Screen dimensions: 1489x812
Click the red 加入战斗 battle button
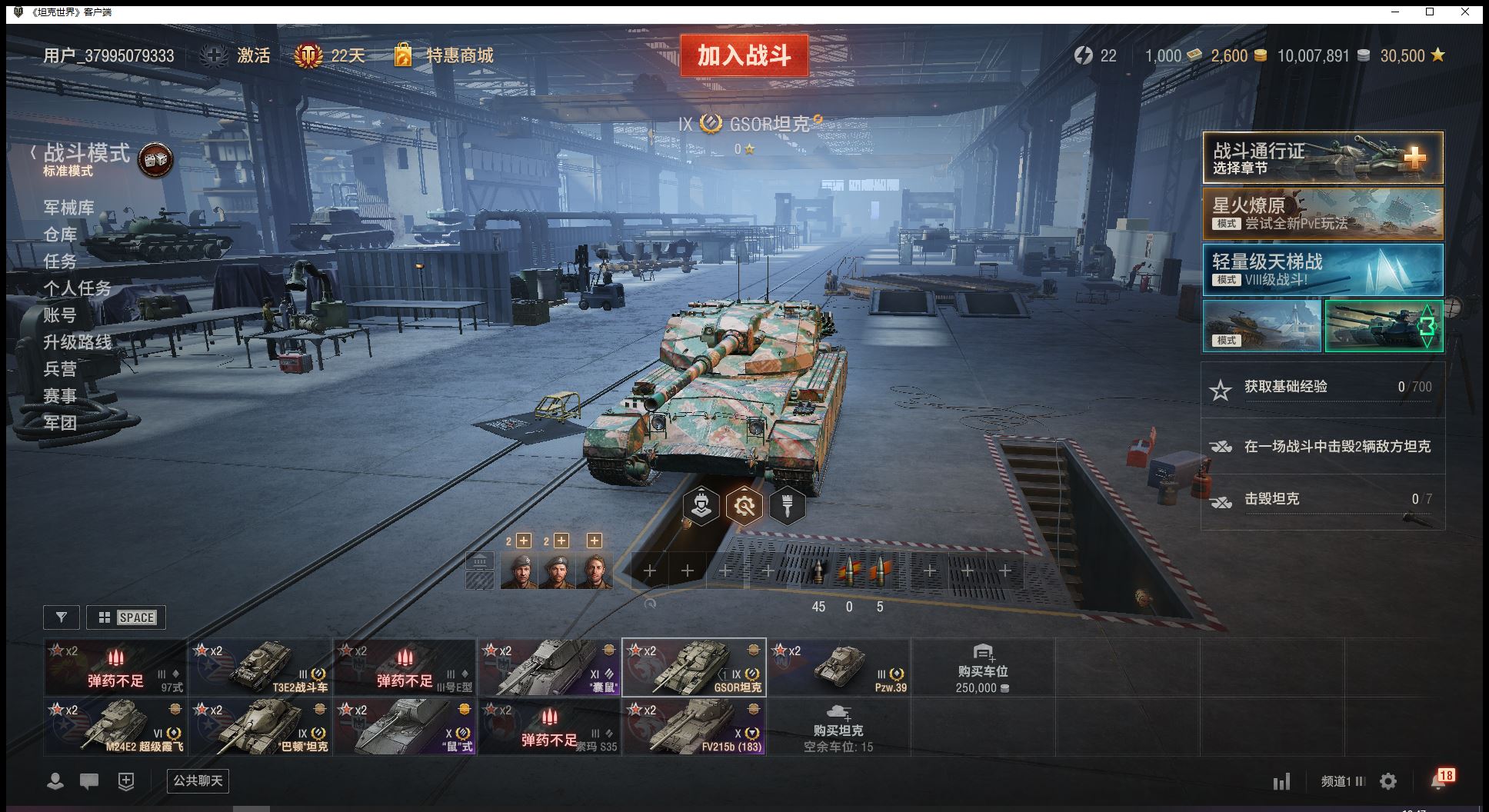[744, 55]
